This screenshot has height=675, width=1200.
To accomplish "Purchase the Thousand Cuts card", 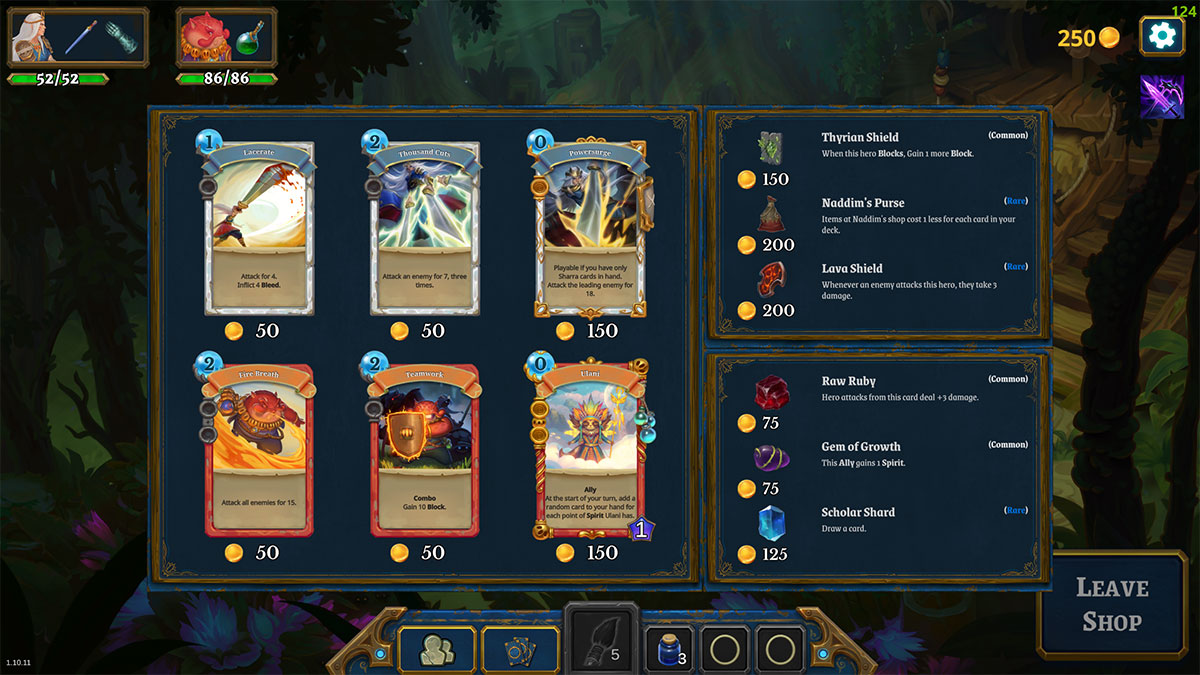I will [426, 230].
